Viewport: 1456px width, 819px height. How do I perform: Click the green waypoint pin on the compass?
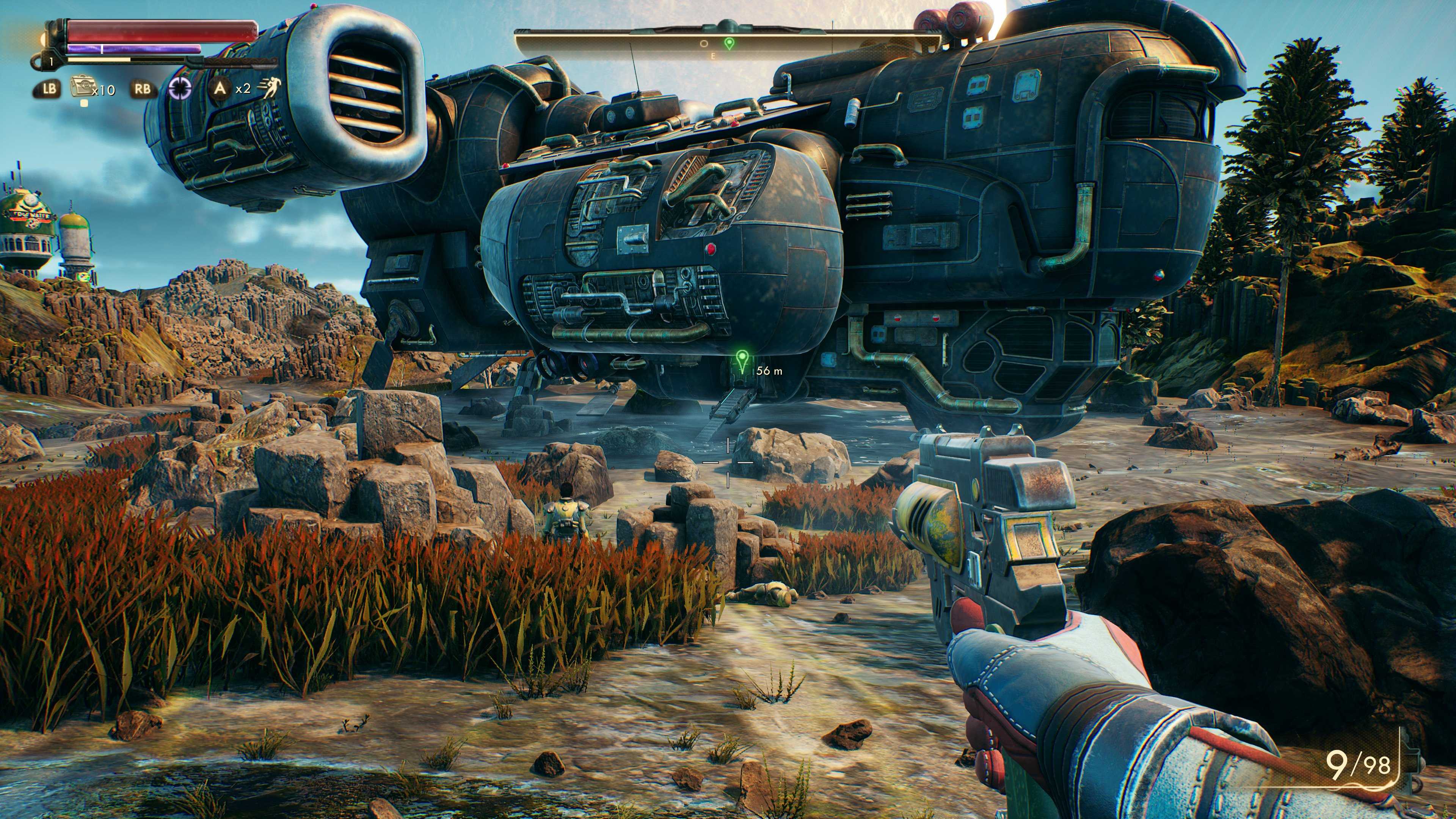(730, 44)
